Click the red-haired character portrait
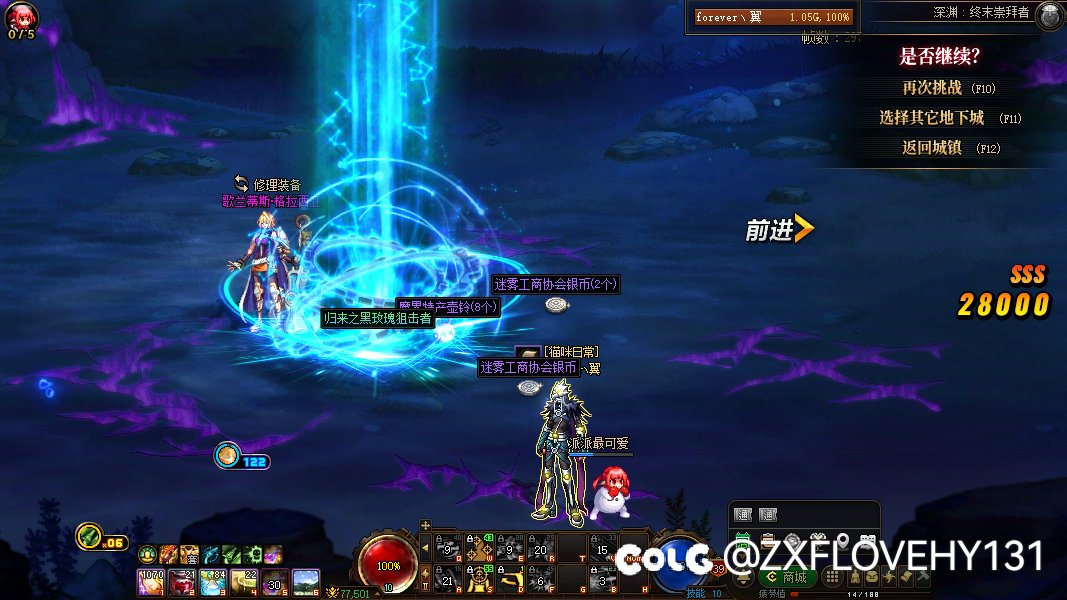1067x600 pixels. (x=21, y=14)
